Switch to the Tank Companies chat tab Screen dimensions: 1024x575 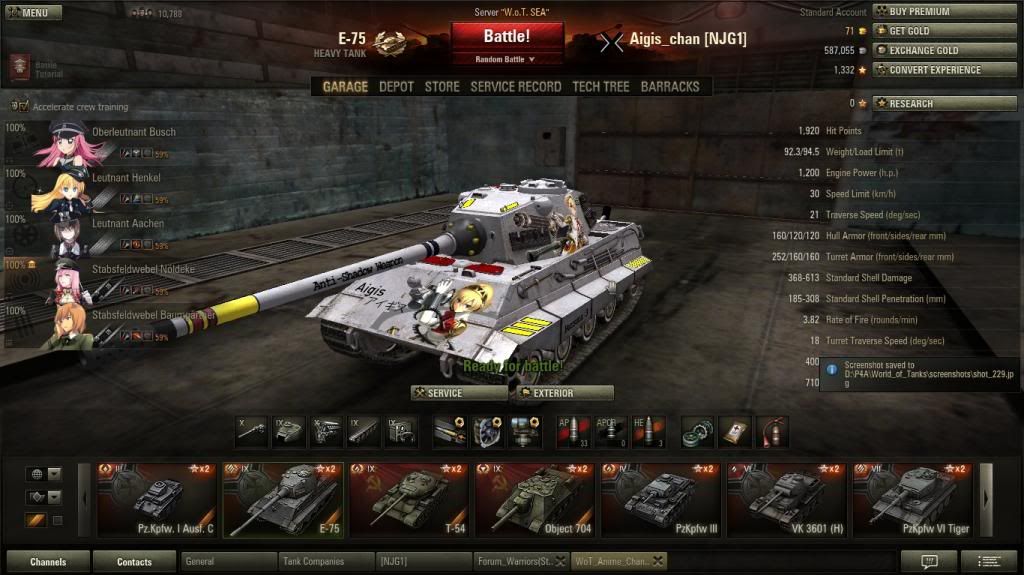tap(326, 562)
